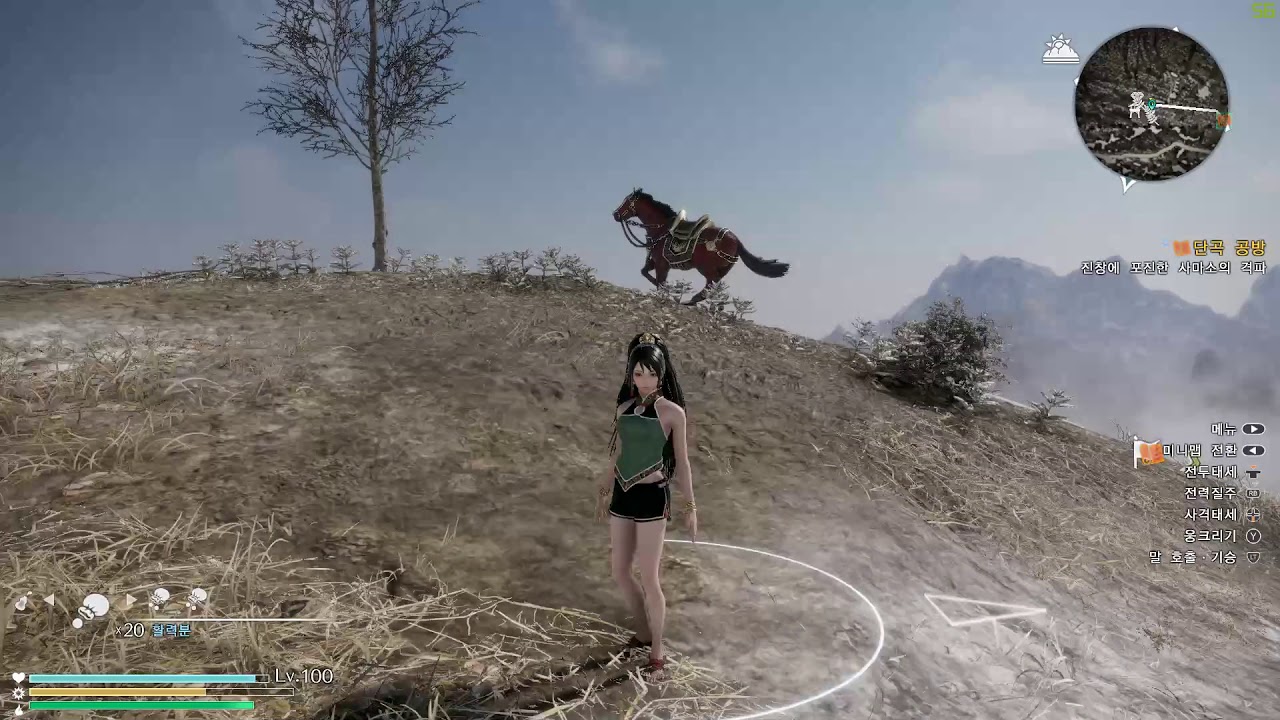This screenshot has width=1280, height=720.
Task: Toggle 웅크리기 crouch with the Y prompt
Action: pos(1252,534)
